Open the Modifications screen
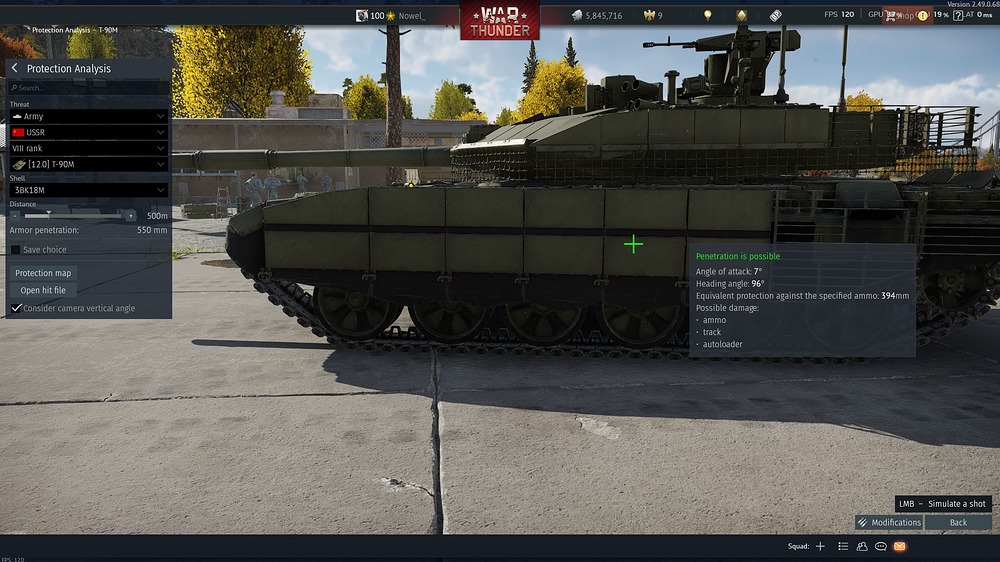The height and width of the screenshot is (562, 1000). (x=889, y=522)
